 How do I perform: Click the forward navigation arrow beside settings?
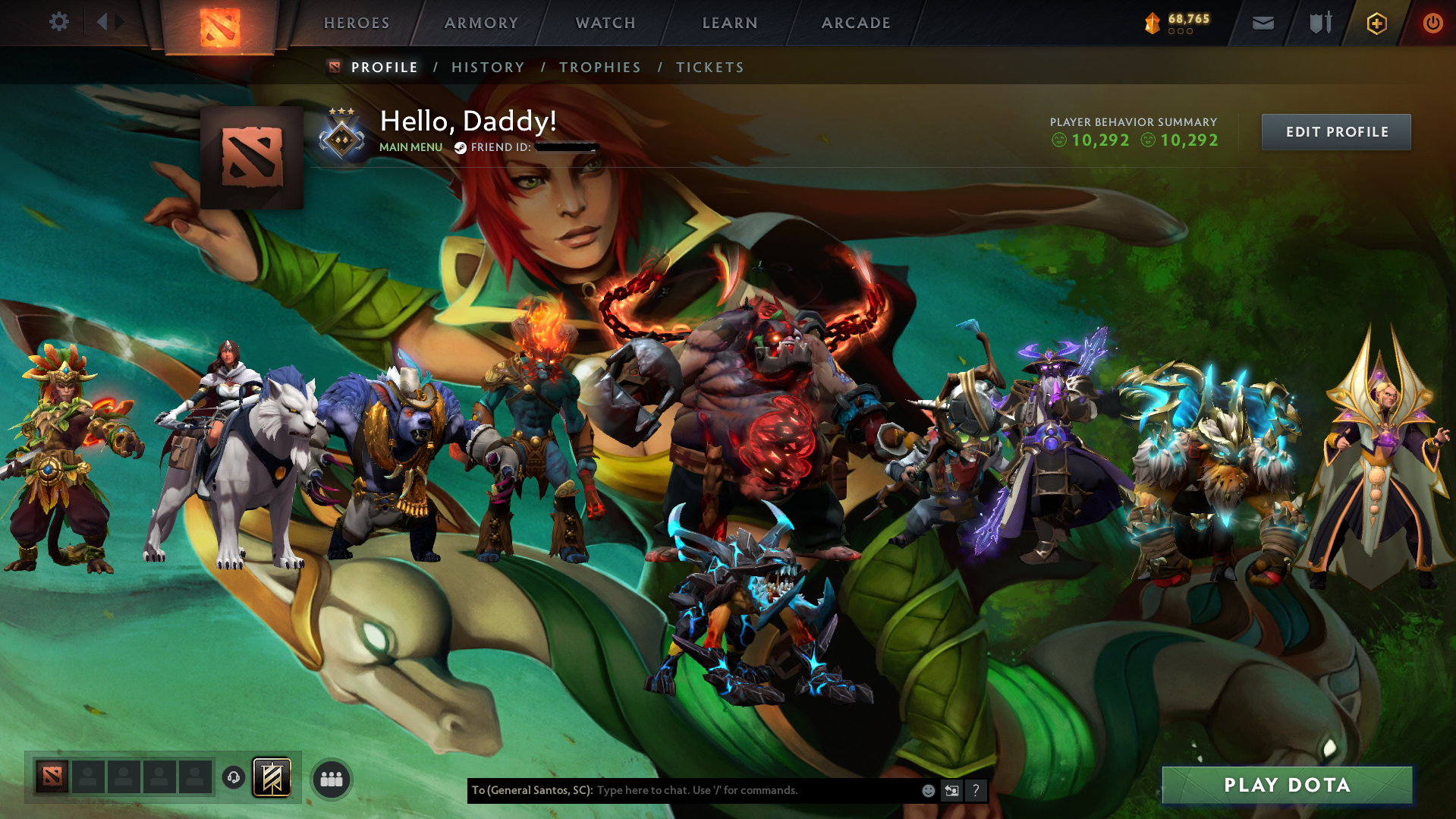[x=121, y=21]
